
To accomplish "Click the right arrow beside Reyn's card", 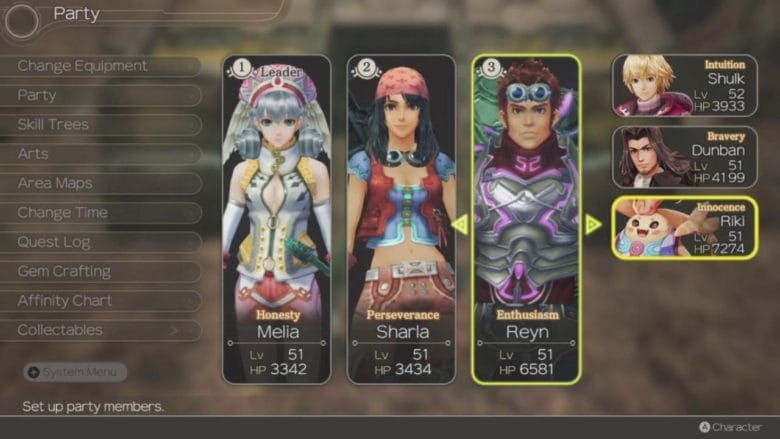I will [x=593, y=225].
